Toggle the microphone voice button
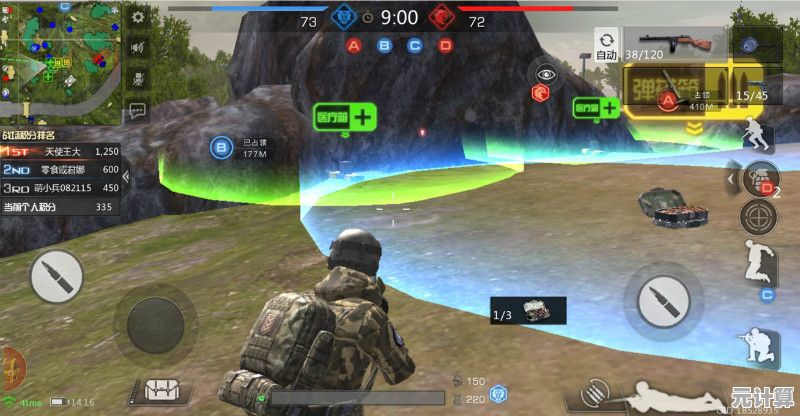Screen dimensions: 800x416 [138, 77]
